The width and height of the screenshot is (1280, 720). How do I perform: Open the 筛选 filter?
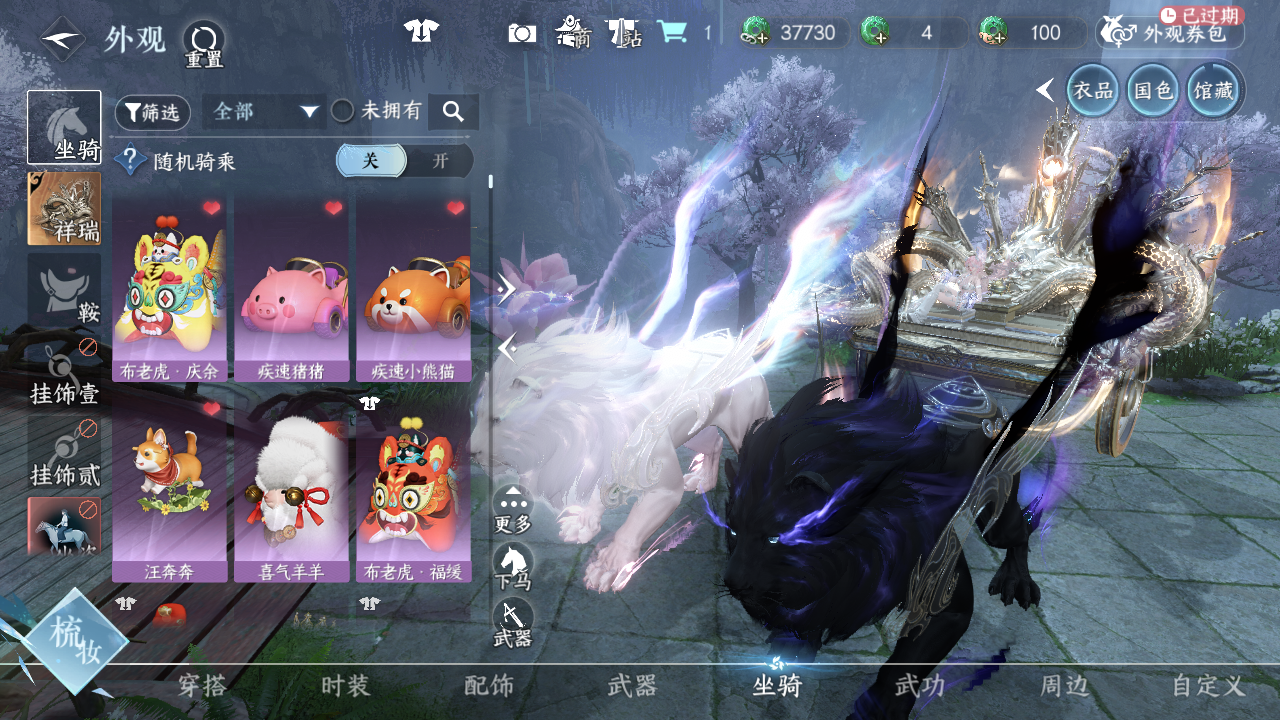pyautogui.click(x=153, y=112)
